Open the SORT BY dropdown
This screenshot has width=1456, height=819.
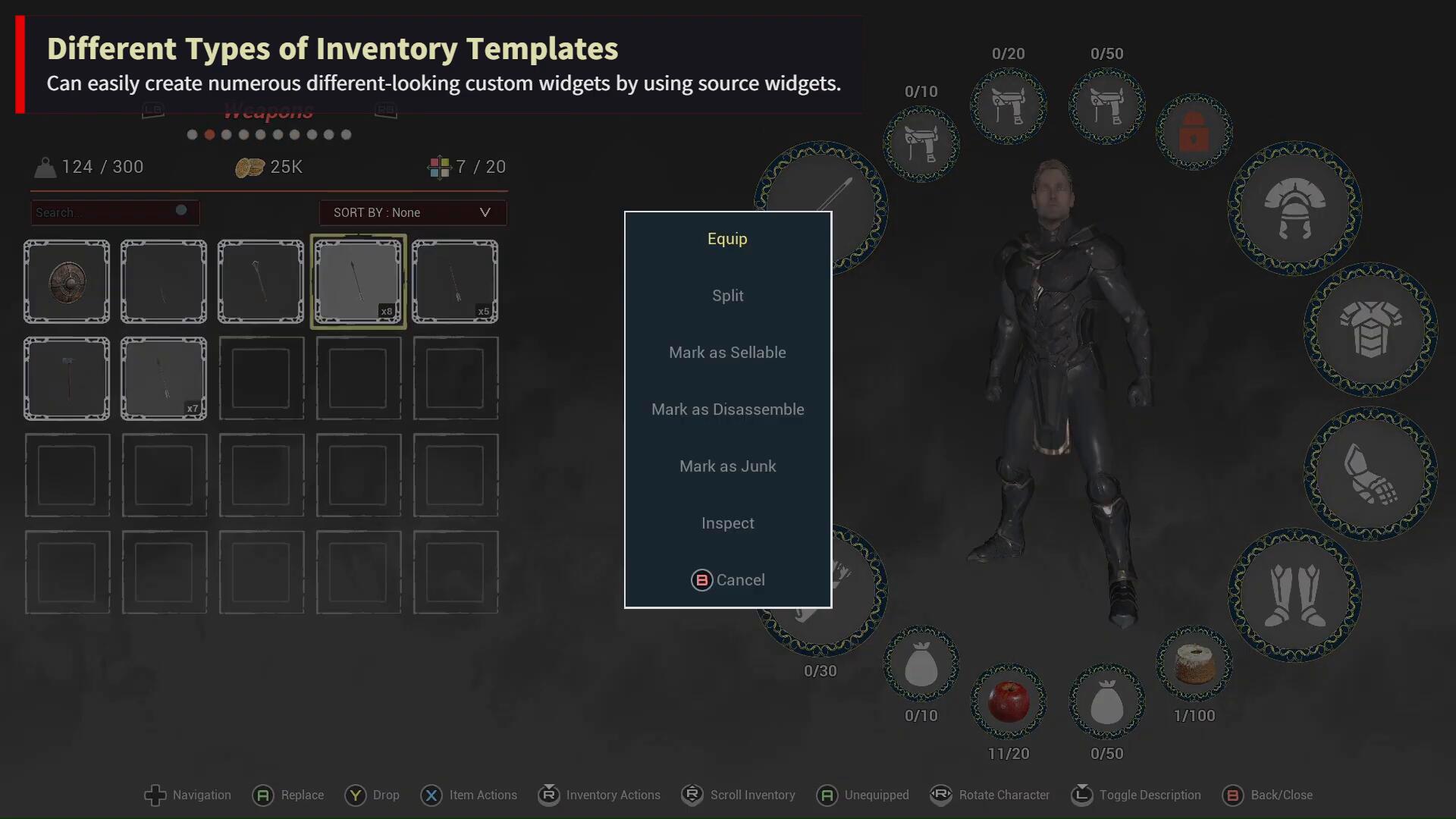[x=413, y=213]
